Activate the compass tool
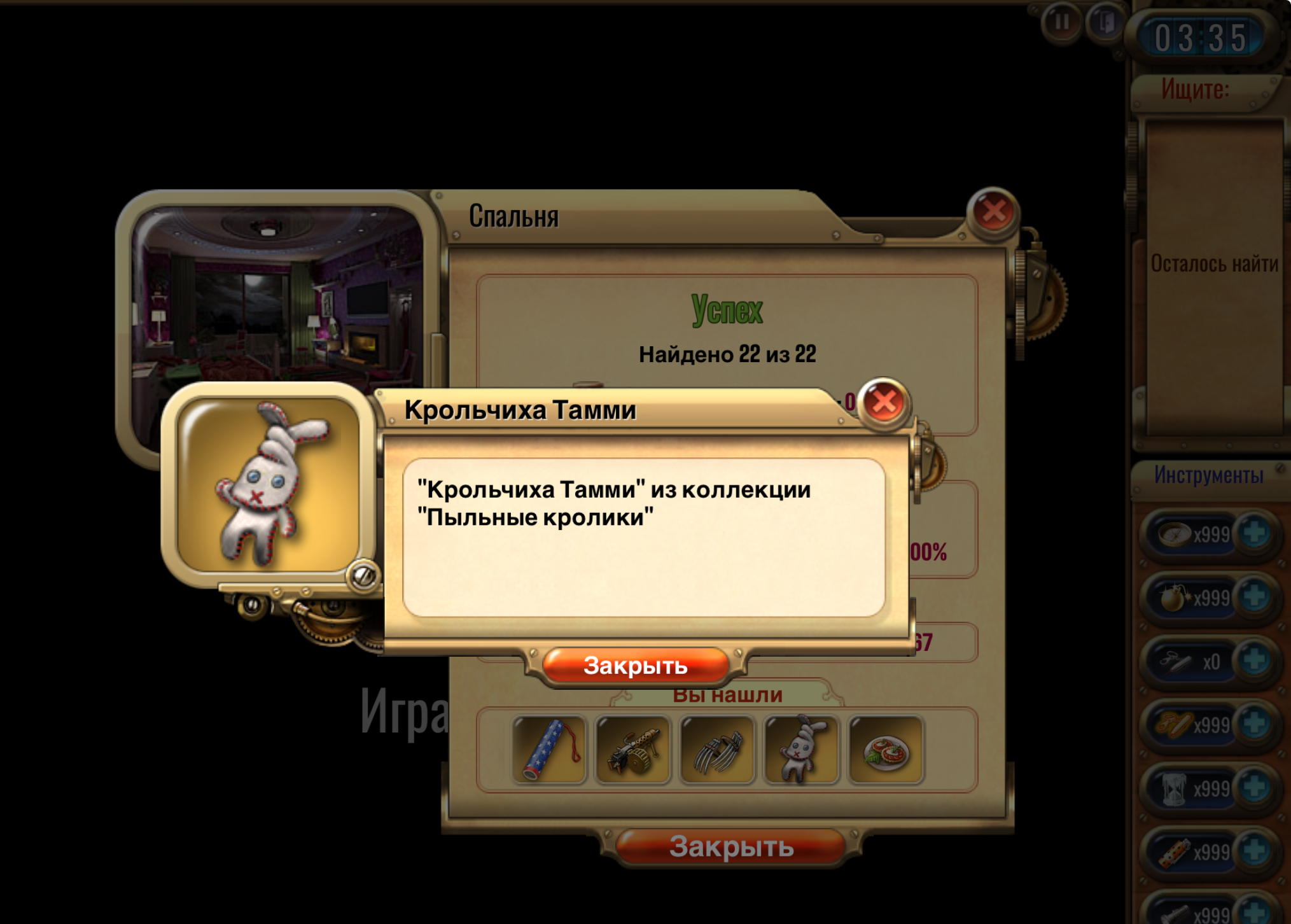This screenshot has width=1291, height=924. pyautogui.click(x=1174, y=534)
